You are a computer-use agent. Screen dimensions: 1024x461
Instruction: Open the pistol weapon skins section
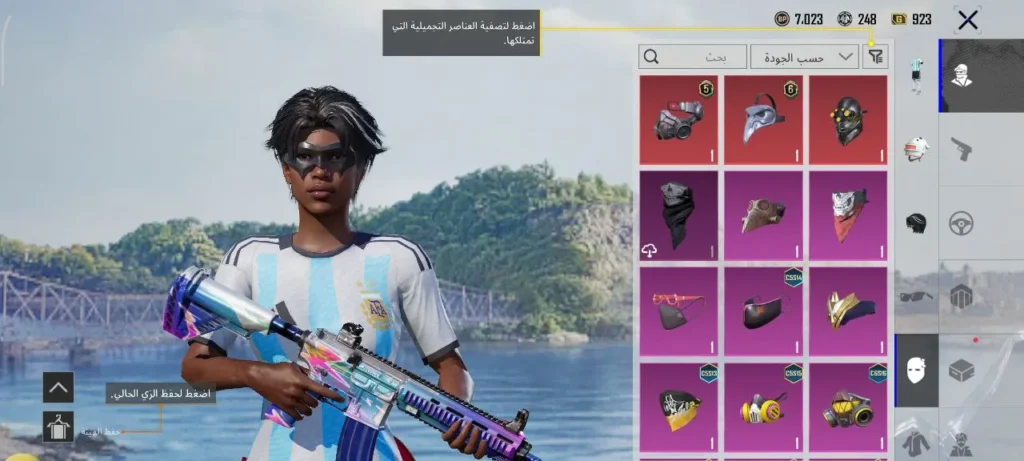[x=962, y=148]
